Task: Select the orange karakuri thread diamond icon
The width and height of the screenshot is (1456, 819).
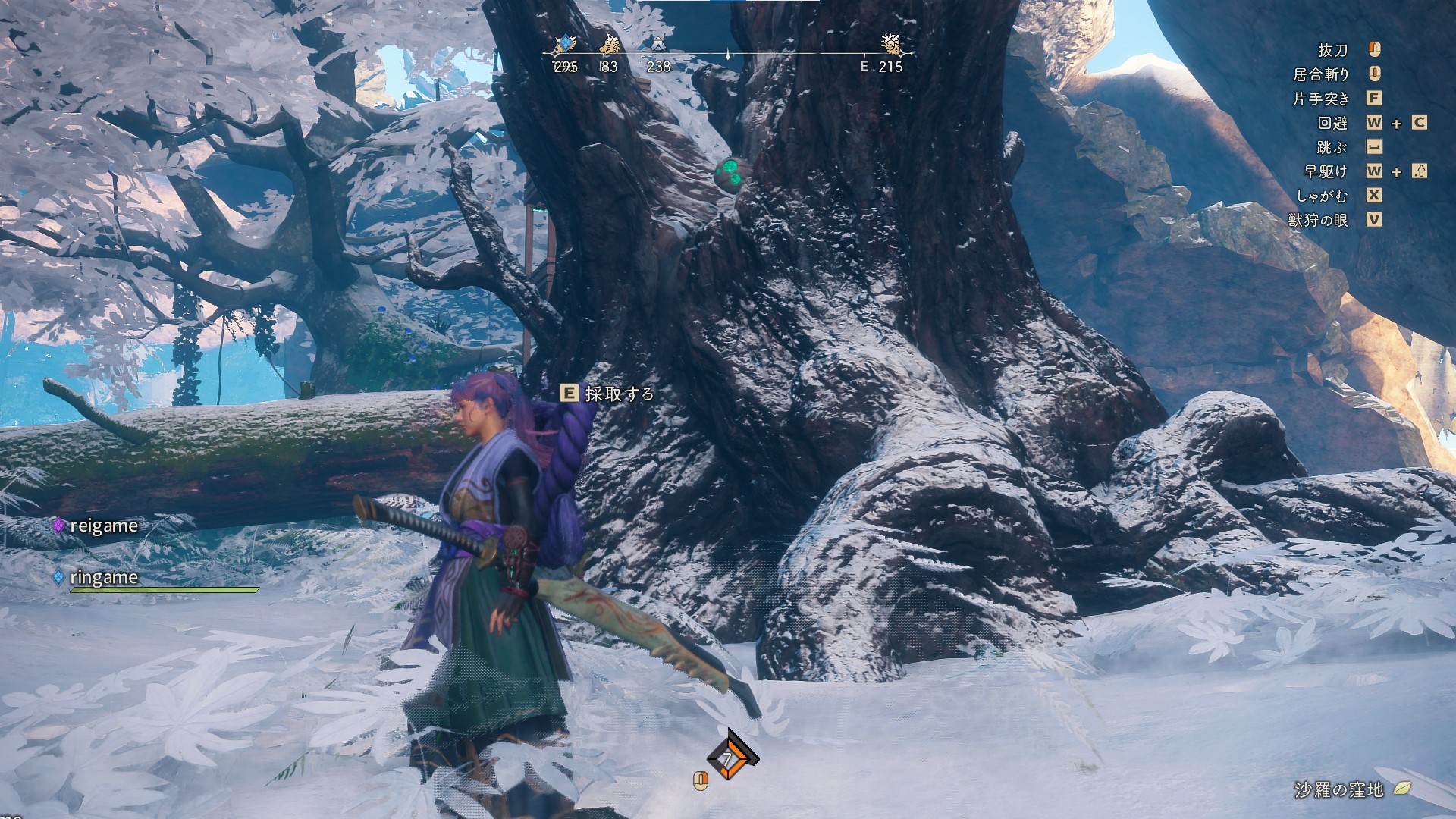Action: tap(731, 758)
